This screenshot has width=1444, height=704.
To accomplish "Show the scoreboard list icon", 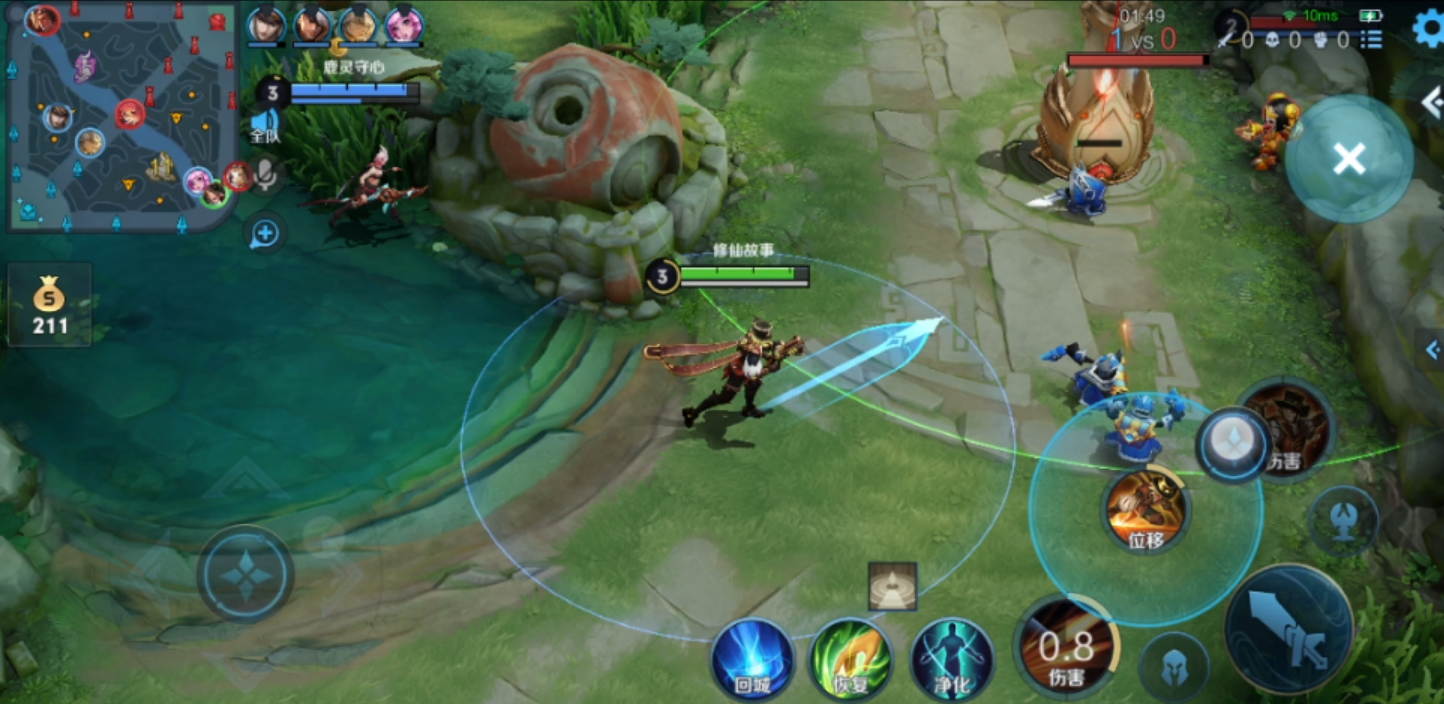I will (x=1371, y=40).
